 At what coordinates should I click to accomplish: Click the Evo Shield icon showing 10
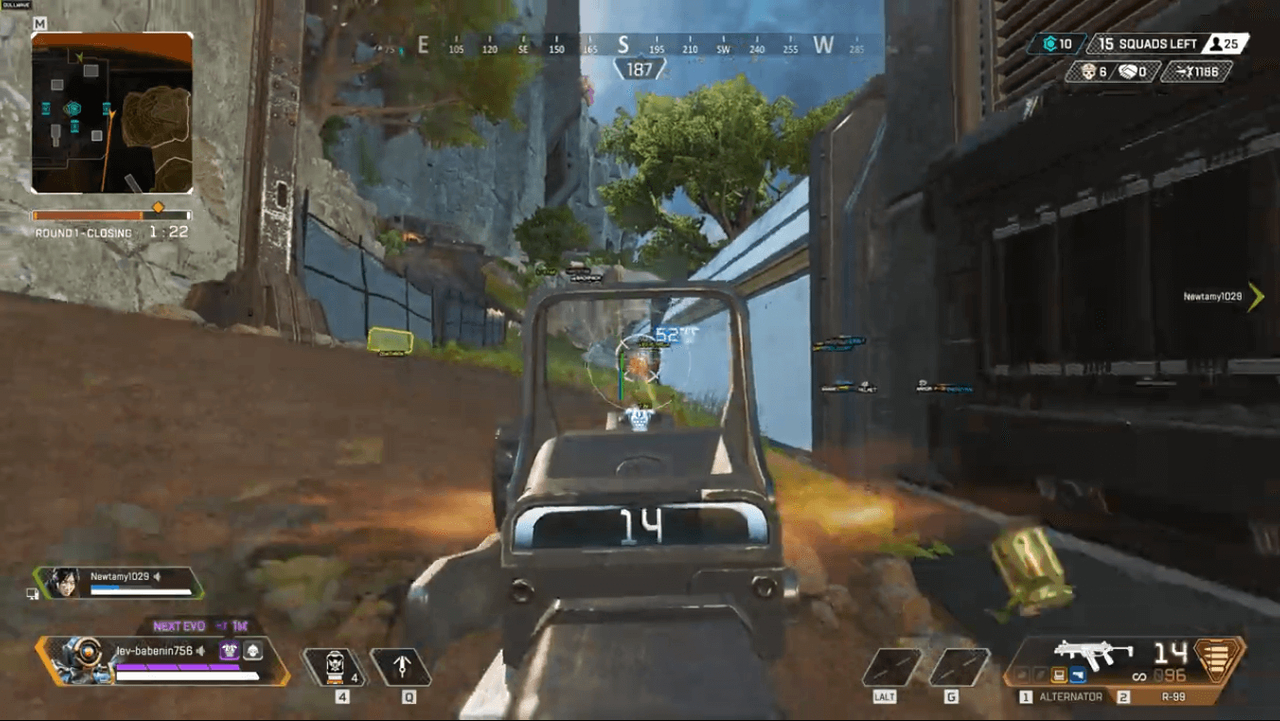(1051, 43)
